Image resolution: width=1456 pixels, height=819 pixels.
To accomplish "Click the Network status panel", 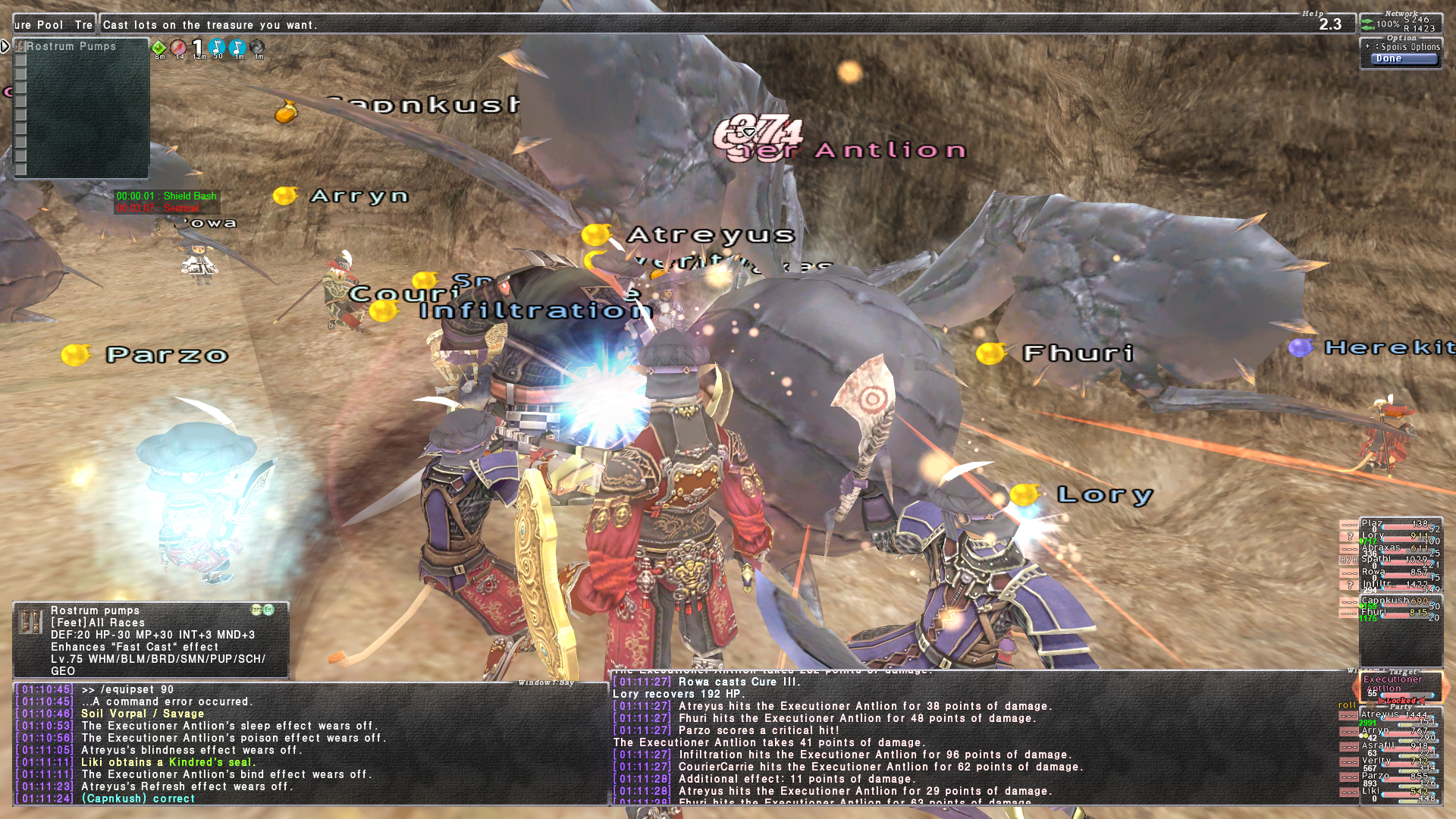I will tap(1401, 23).
